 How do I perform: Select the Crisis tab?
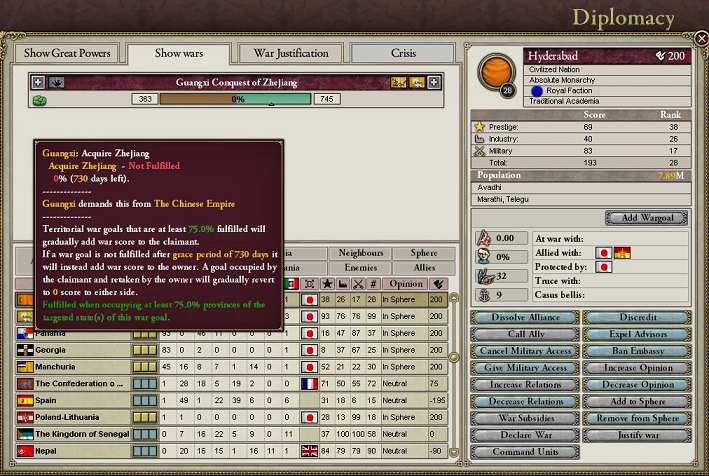point(403,53)
